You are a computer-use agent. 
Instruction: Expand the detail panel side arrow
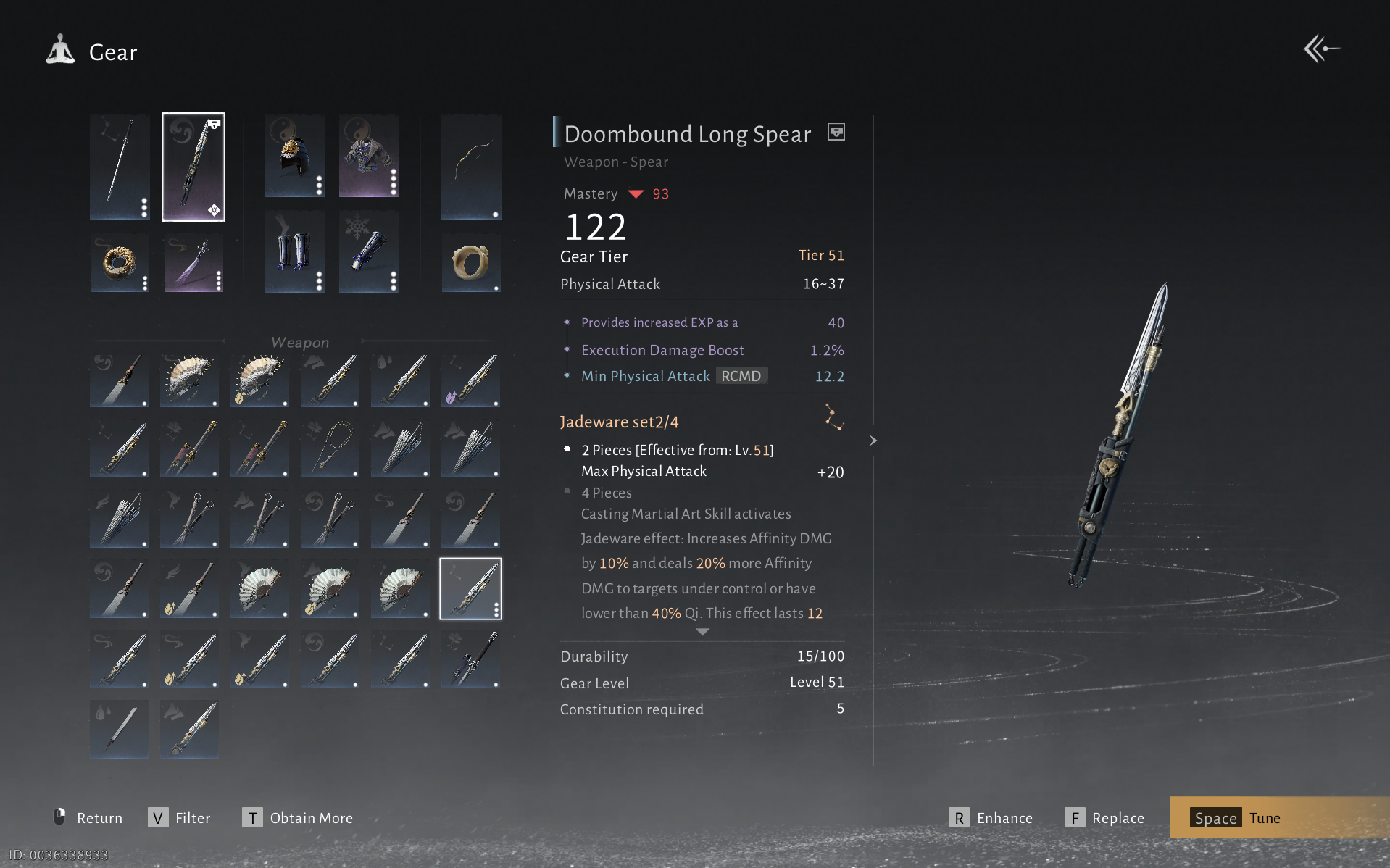coord(873,441)
